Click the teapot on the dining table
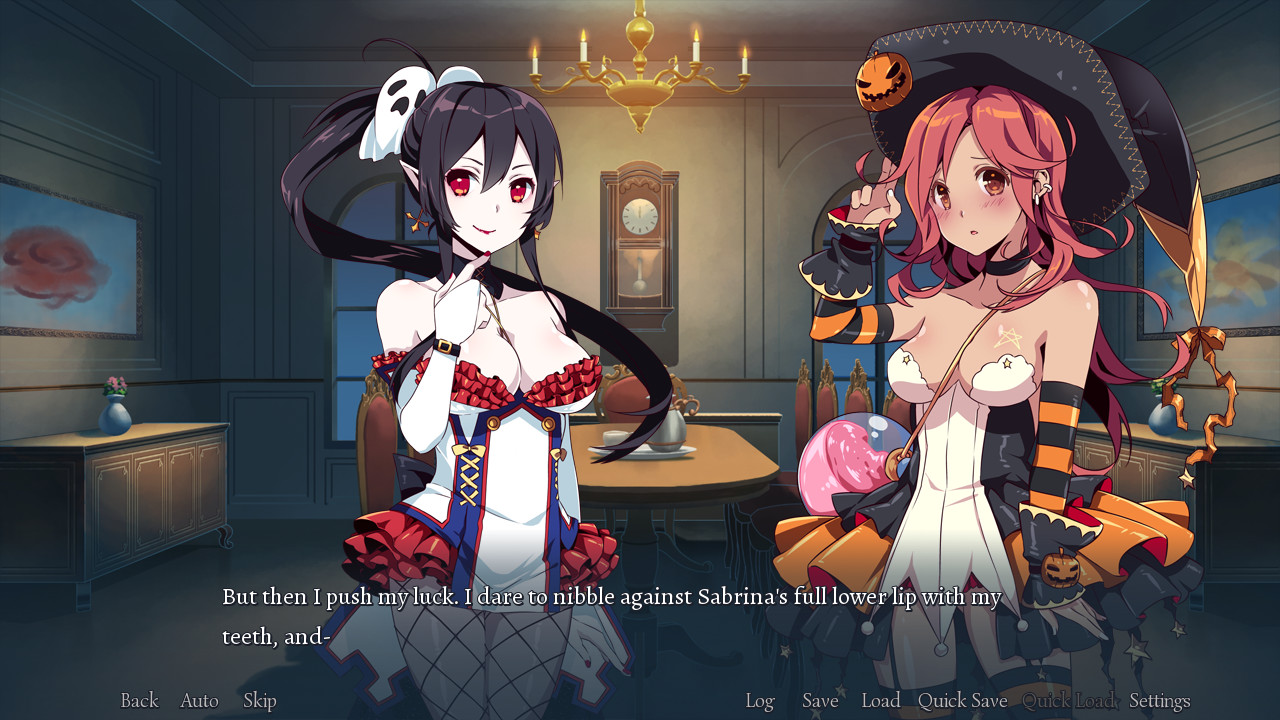 coord(668,428)
